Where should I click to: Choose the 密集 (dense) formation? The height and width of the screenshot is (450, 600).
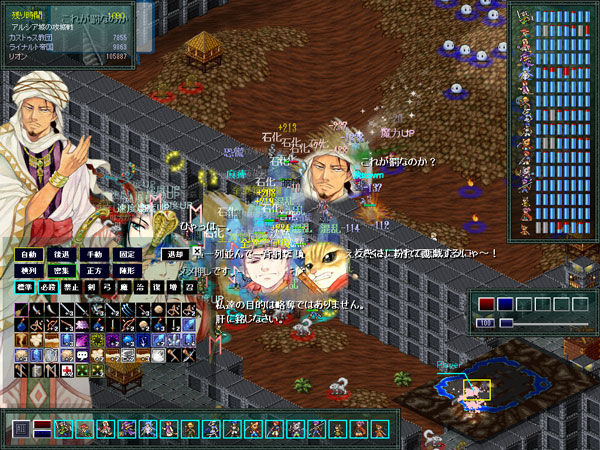click(x=60, y=271)
